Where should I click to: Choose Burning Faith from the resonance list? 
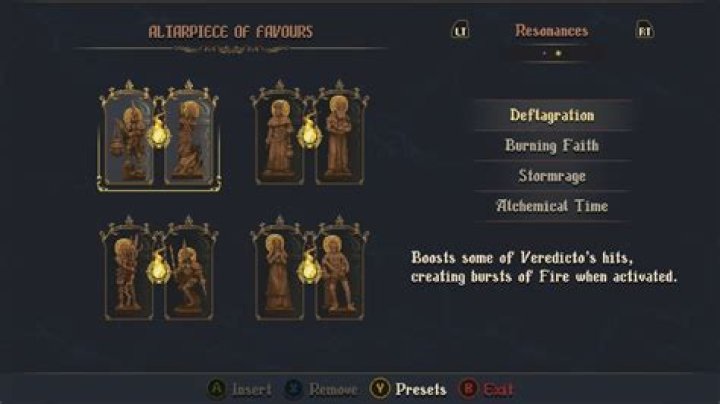point(552,145)
